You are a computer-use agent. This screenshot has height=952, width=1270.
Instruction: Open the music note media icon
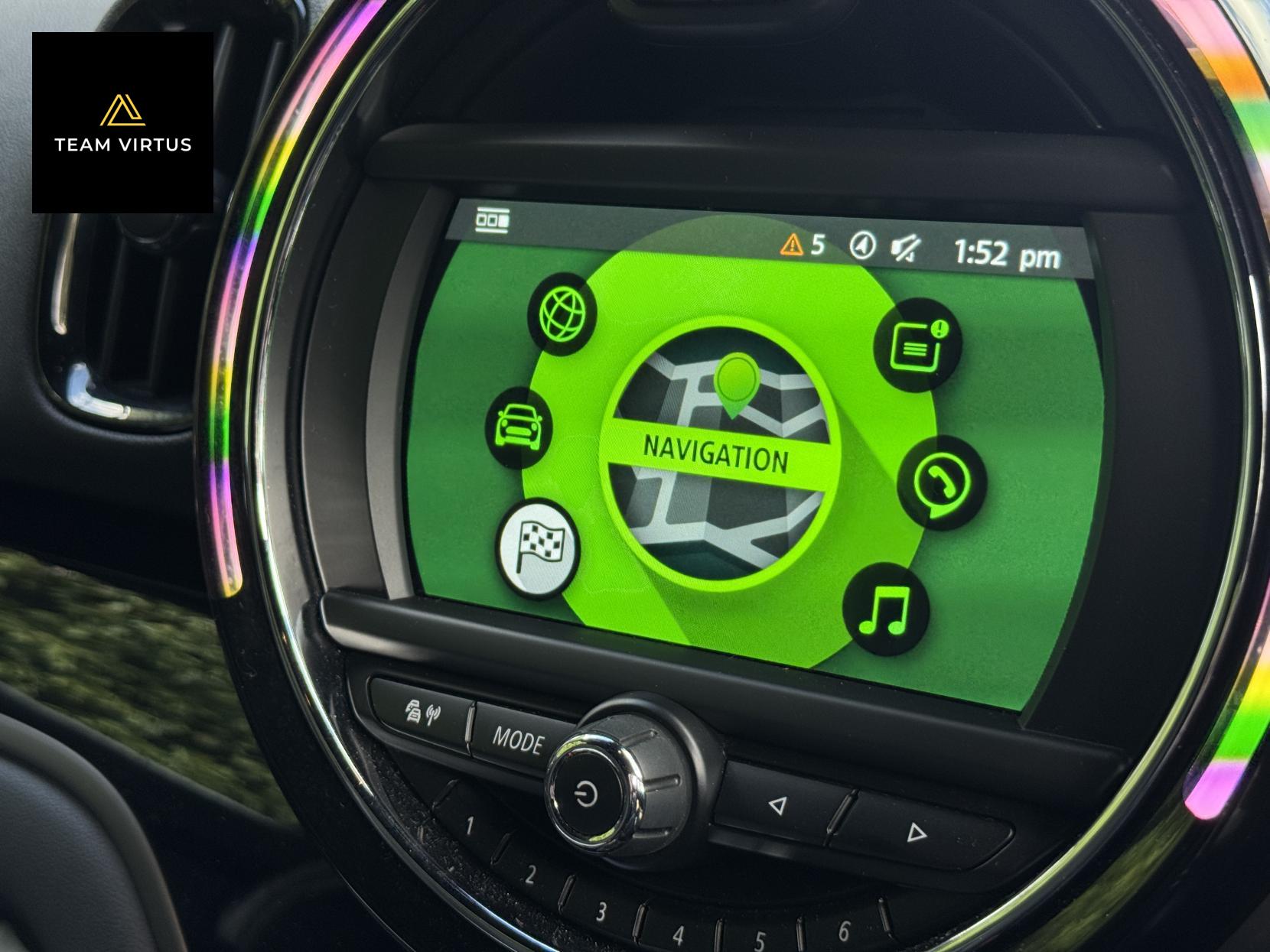tap(886, 610)
